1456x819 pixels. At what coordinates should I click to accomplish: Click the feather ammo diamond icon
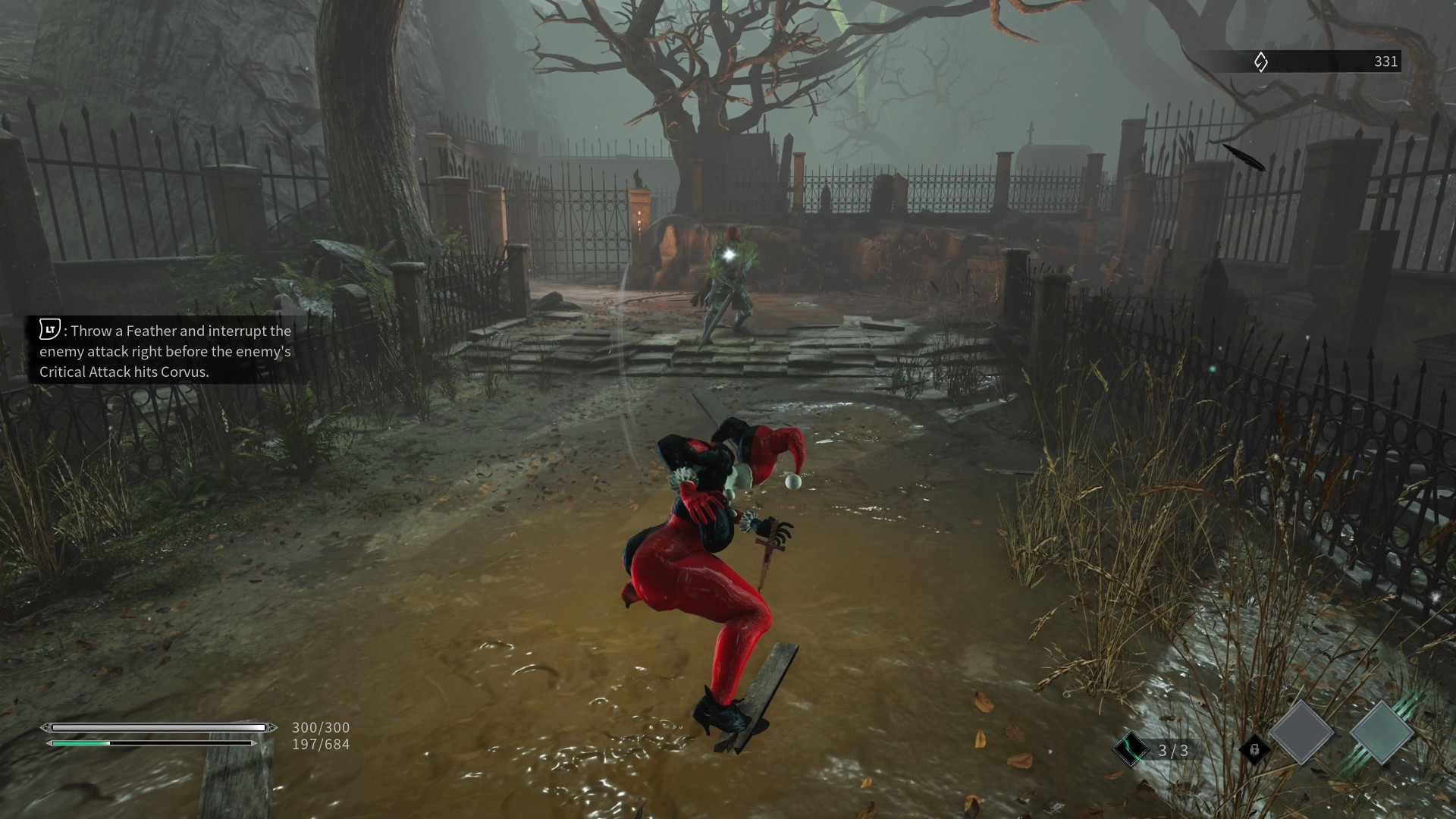point(1131,749)
